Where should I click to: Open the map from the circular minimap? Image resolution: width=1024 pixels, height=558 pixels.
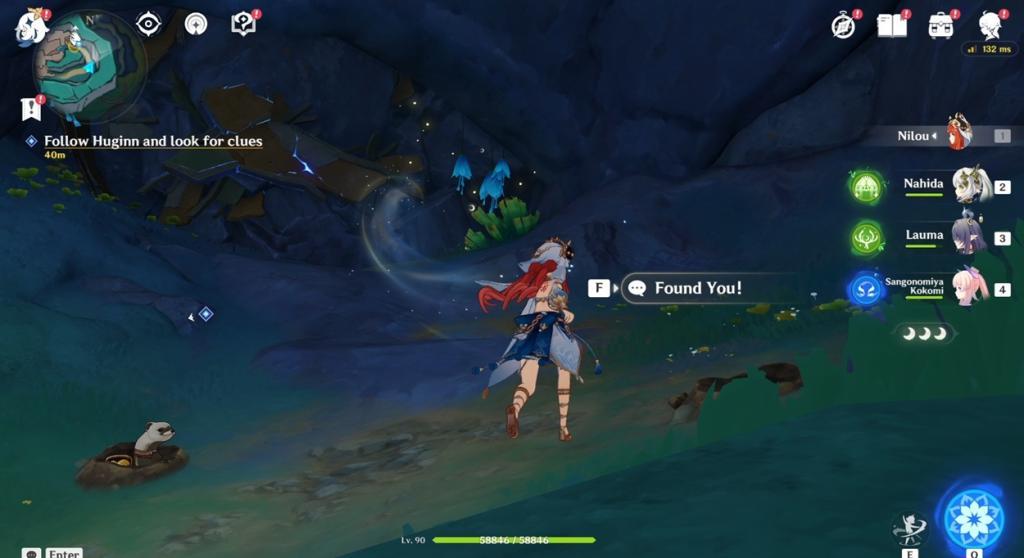point(89,66)
